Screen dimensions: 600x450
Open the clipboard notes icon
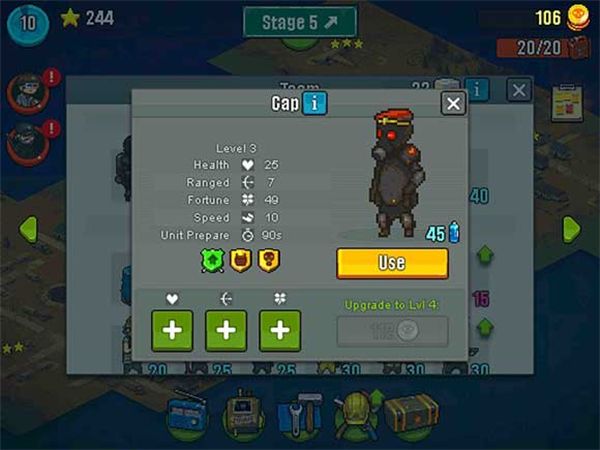568,102
